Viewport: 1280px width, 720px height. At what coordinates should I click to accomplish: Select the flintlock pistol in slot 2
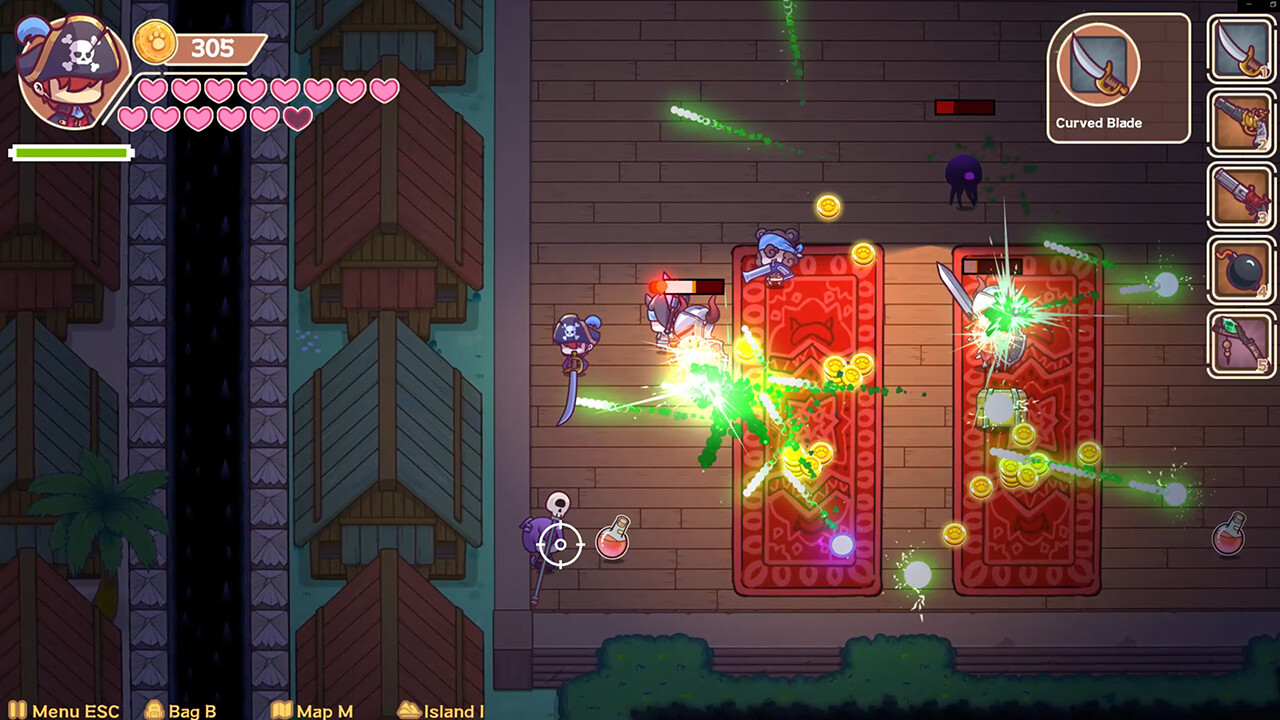pyautogui.click(x=1241, y=122)
